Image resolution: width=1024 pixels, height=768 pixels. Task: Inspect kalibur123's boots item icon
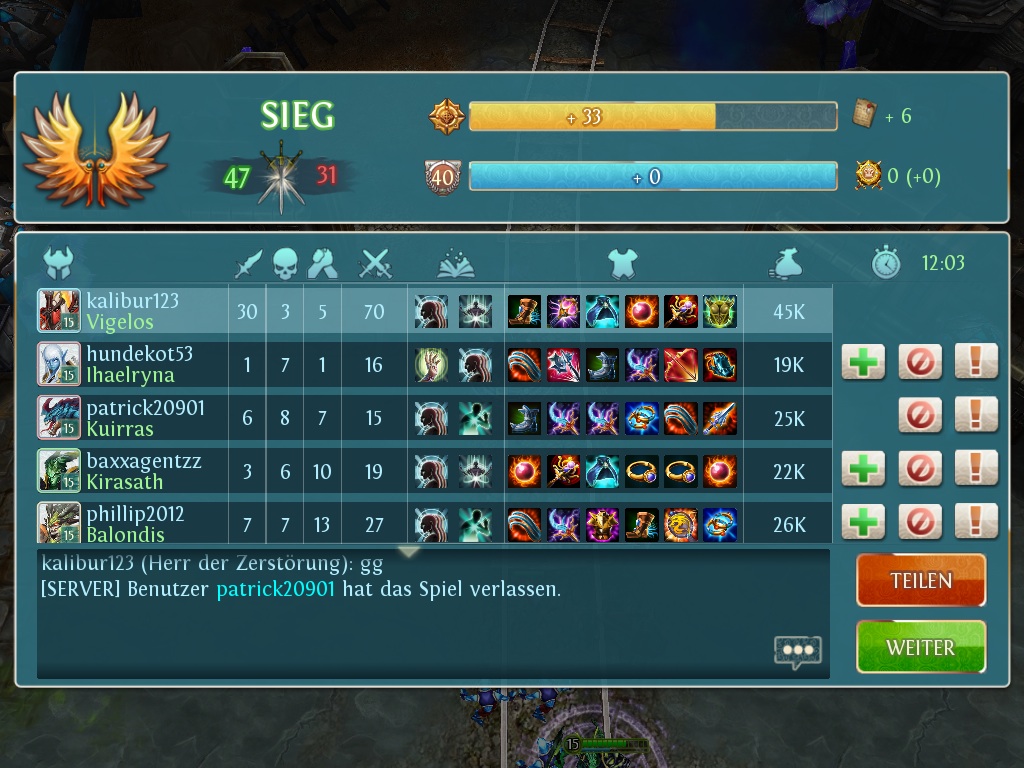click(x=524, y=311)
